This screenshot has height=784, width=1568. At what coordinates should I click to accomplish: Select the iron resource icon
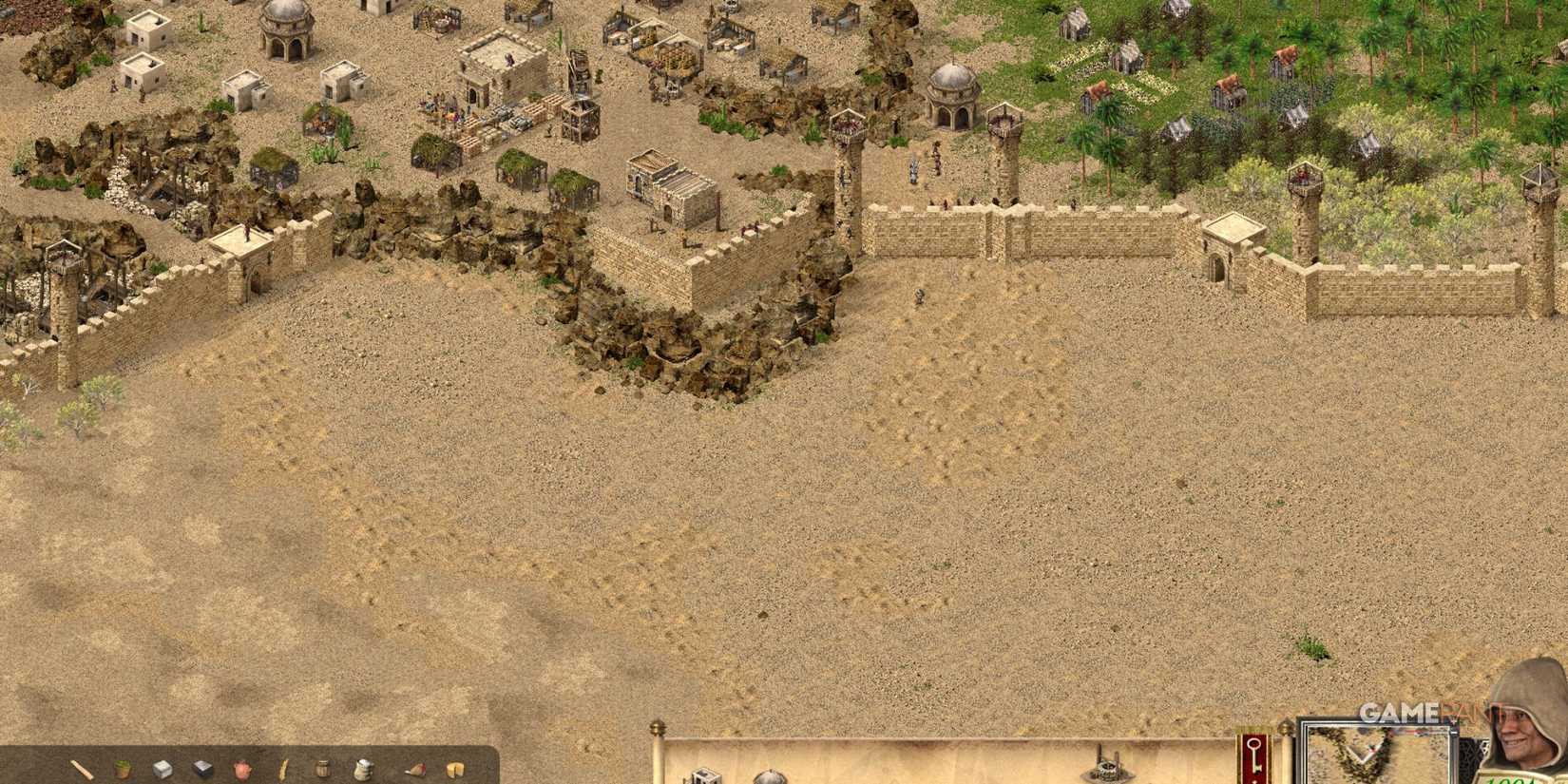pos(201,768)
